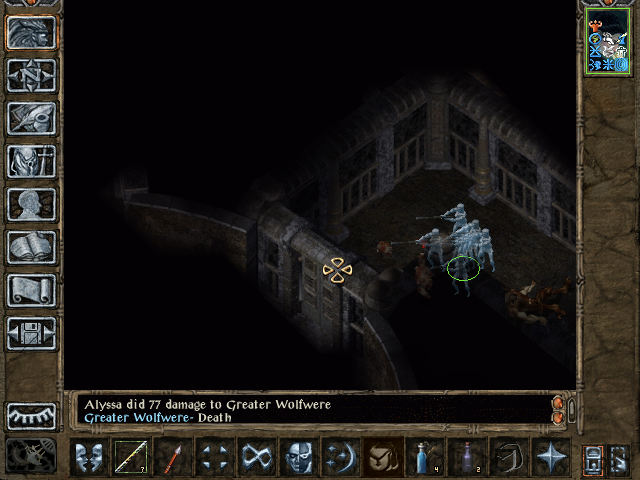Equip the bow weapon slot
640x480 pixels.
pos(130,457)
